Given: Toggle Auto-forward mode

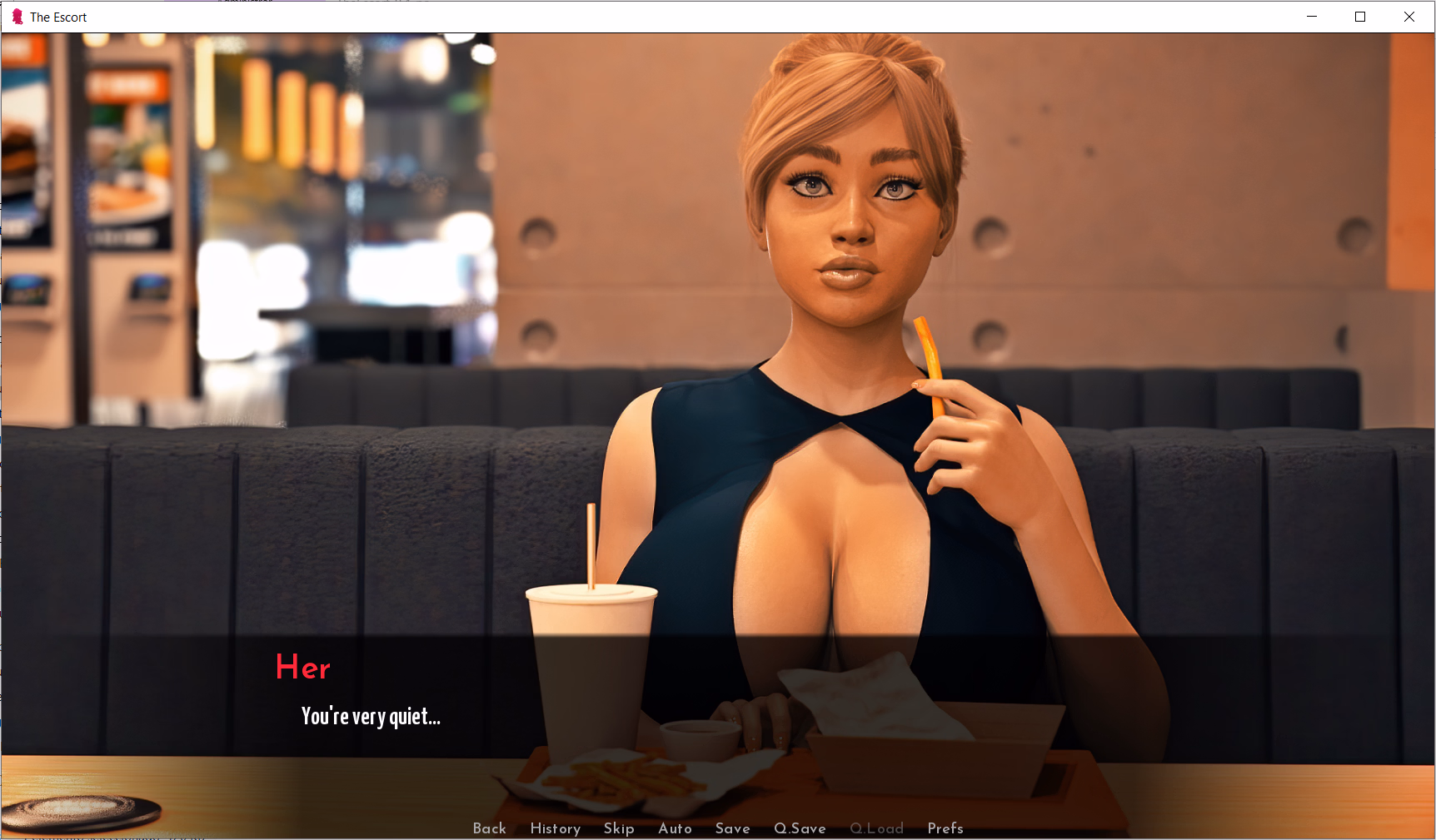Looking at the screenshot, I should point(675,828).
